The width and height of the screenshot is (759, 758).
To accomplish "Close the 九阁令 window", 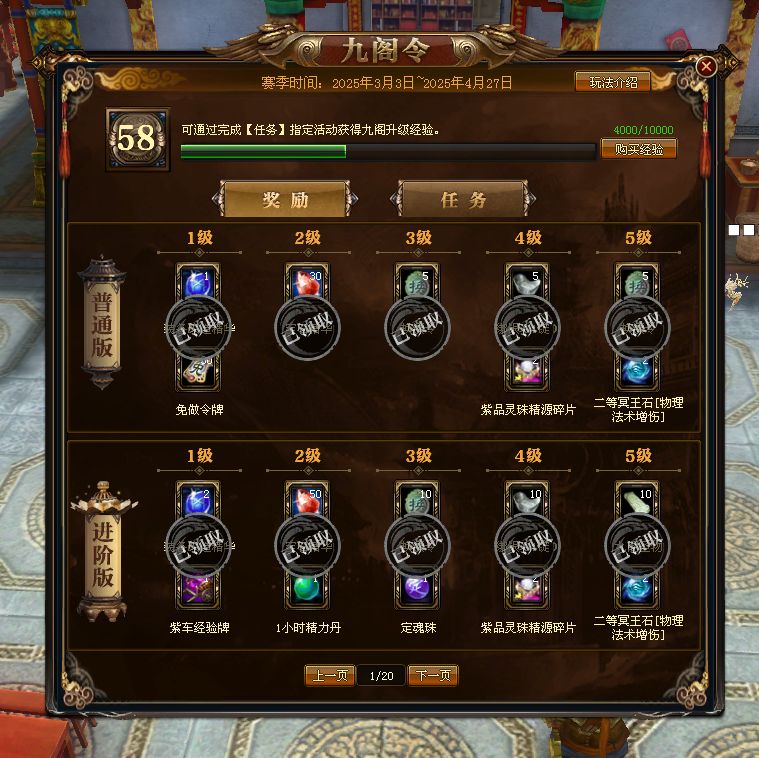I will click(x=706, y=66).
